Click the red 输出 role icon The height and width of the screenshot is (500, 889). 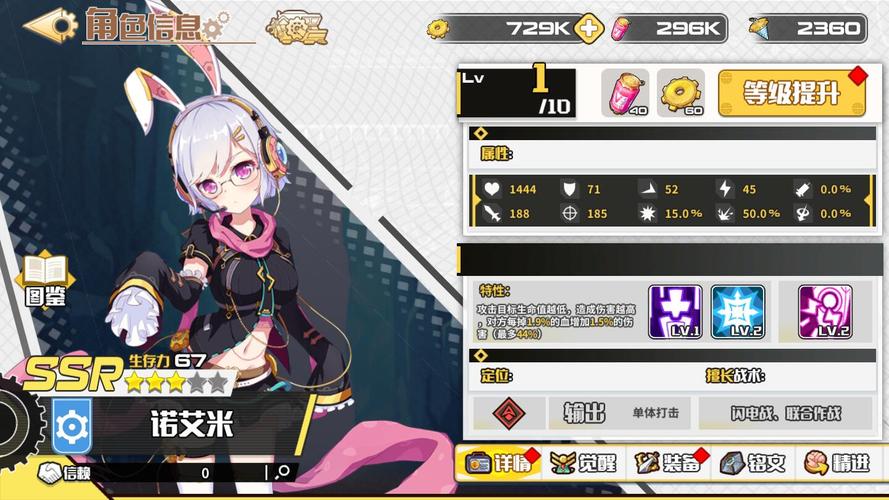coord(508,413)
